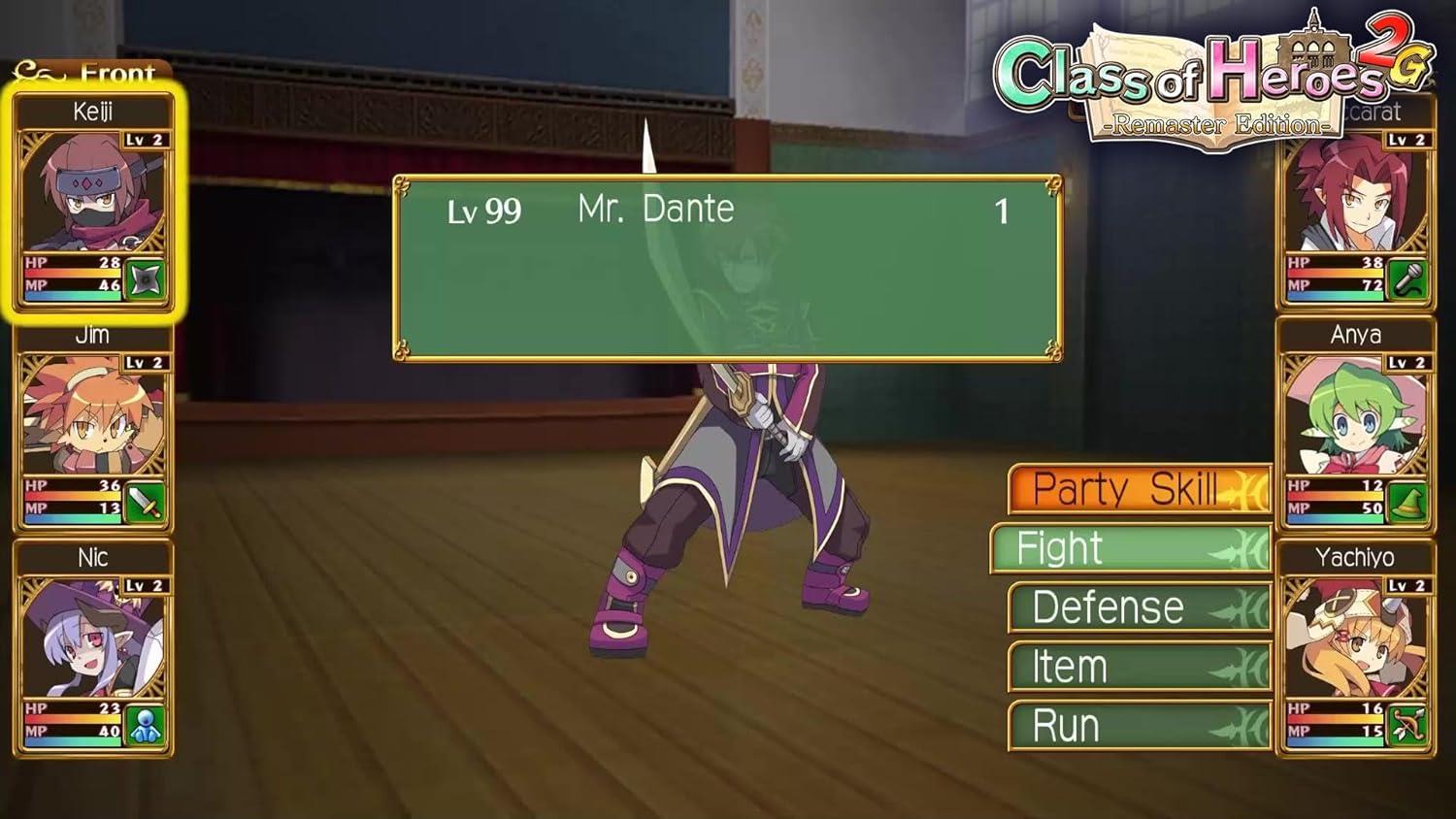Choose the Party Skill command
The image size is (1456, 819).
tap(1139, 489)
